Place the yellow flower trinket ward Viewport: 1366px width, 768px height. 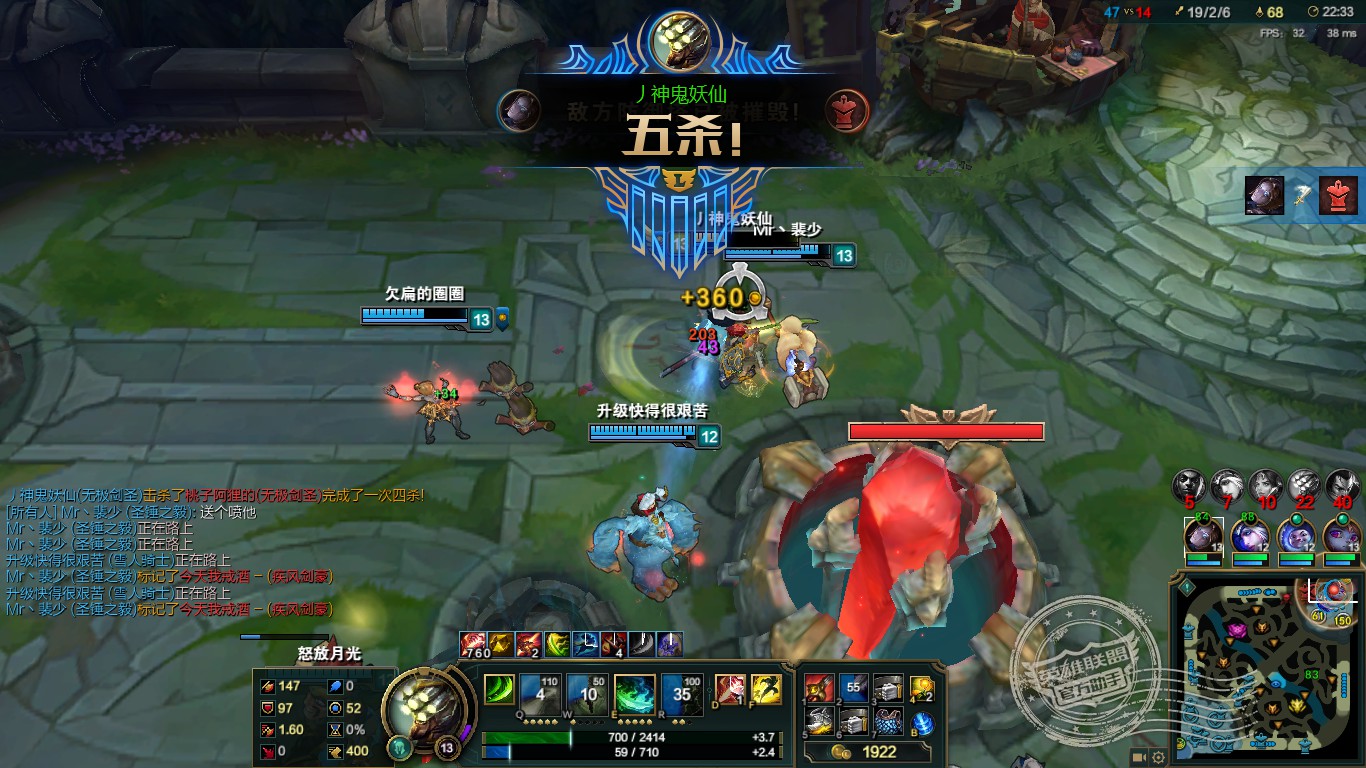(921, 689)
